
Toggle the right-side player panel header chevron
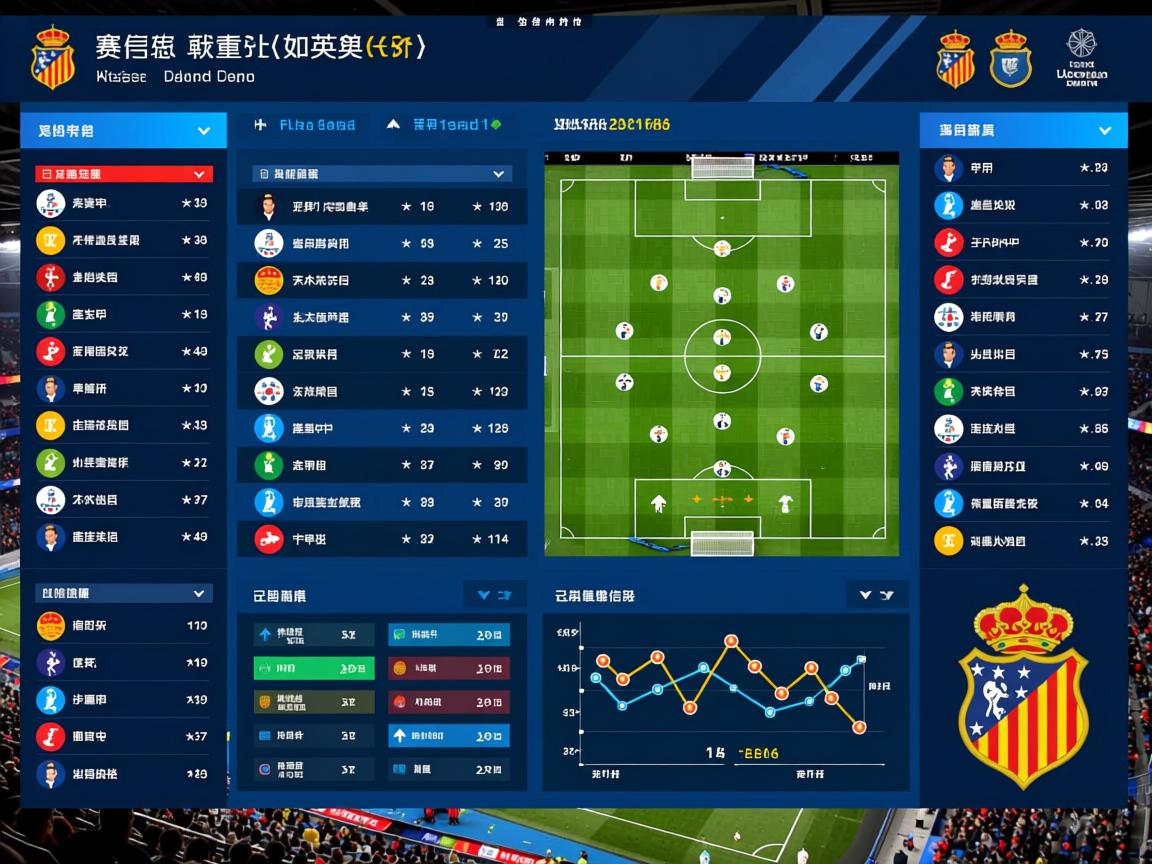[x=1105, y=130]
